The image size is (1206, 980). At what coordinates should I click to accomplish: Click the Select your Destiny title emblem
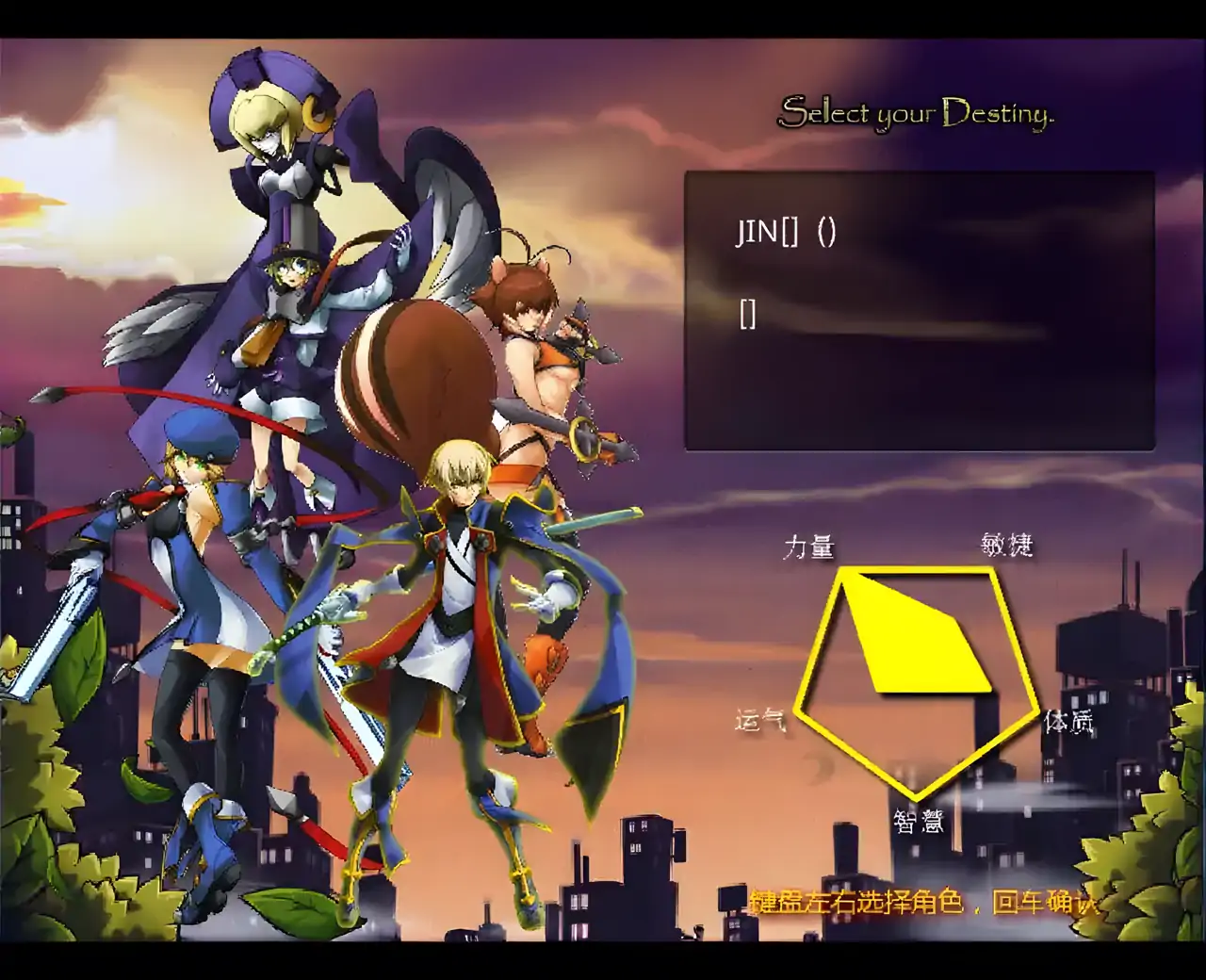click(917, 113)
